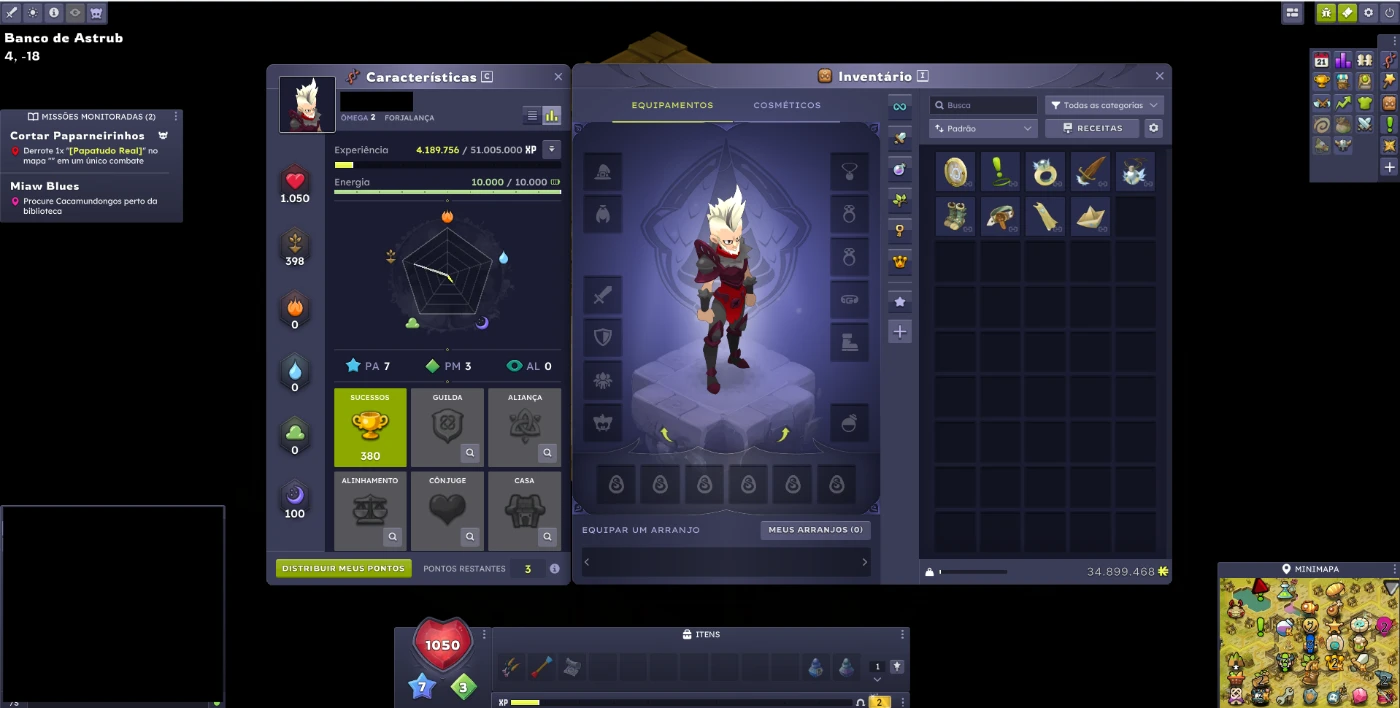Open the Alinhamento tile
1400x708 pixels.
pos(370,510)
